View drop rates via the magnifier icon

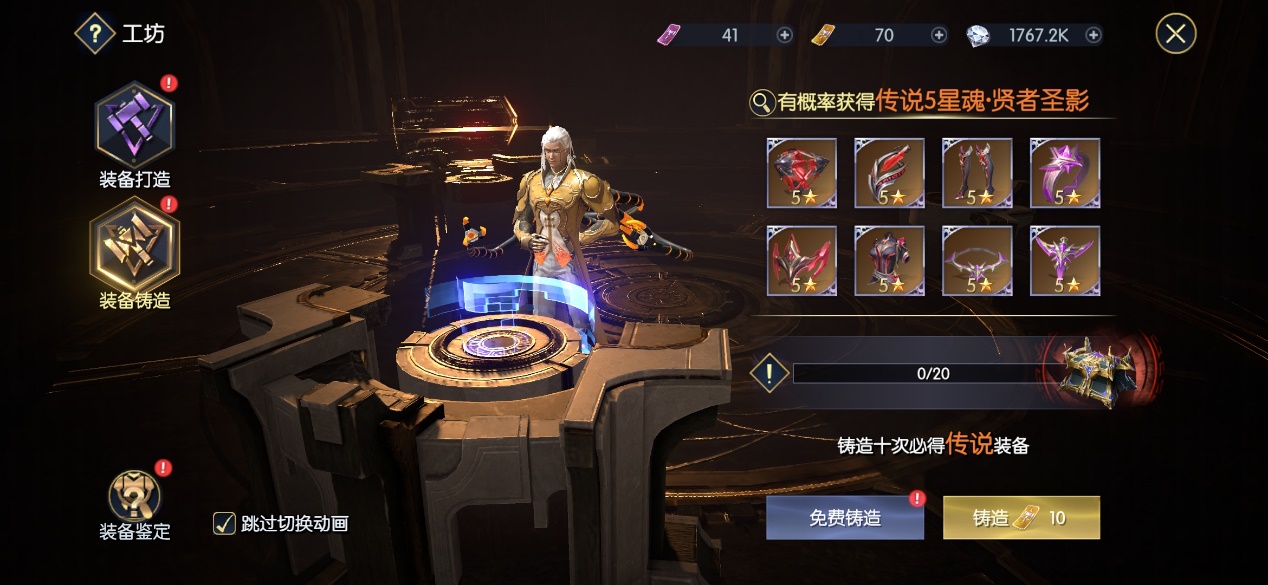pyautogui.click(x=762, y=101)
